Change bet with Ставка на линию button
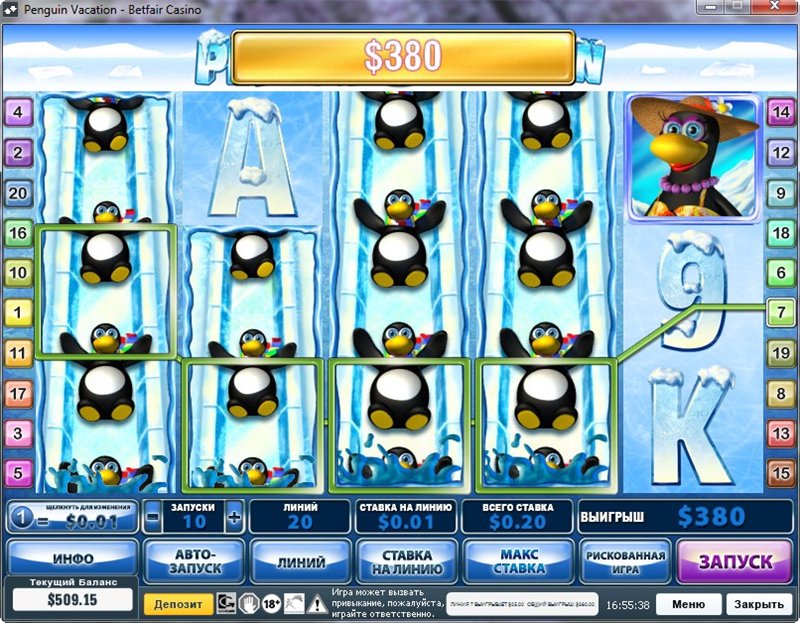Image resolution: width=800 pixels, height=623 pixels. tap(407, 561)
